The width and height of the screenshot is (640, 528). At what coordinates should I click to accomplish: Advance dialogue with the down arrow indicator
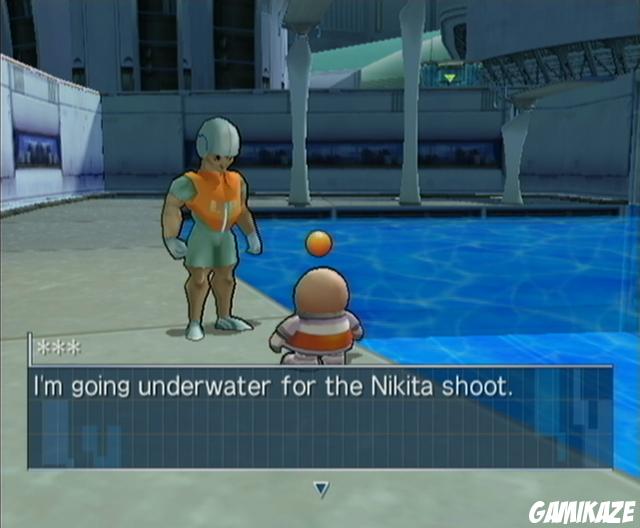(321, 489)
